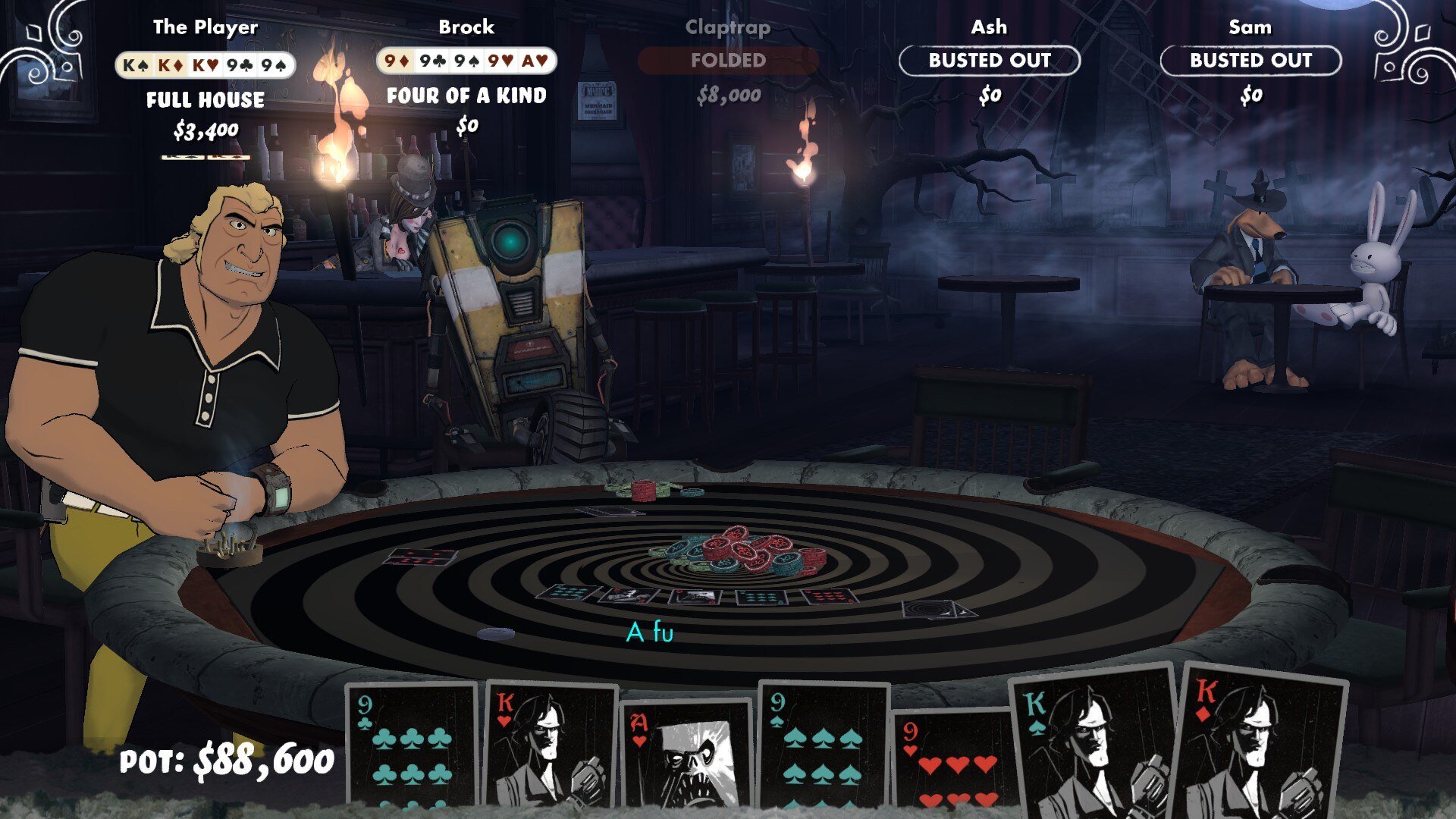Choose Ash's busted out panel
The width and height of the screenshot is (1456, 819).
(x=990, y=61)
